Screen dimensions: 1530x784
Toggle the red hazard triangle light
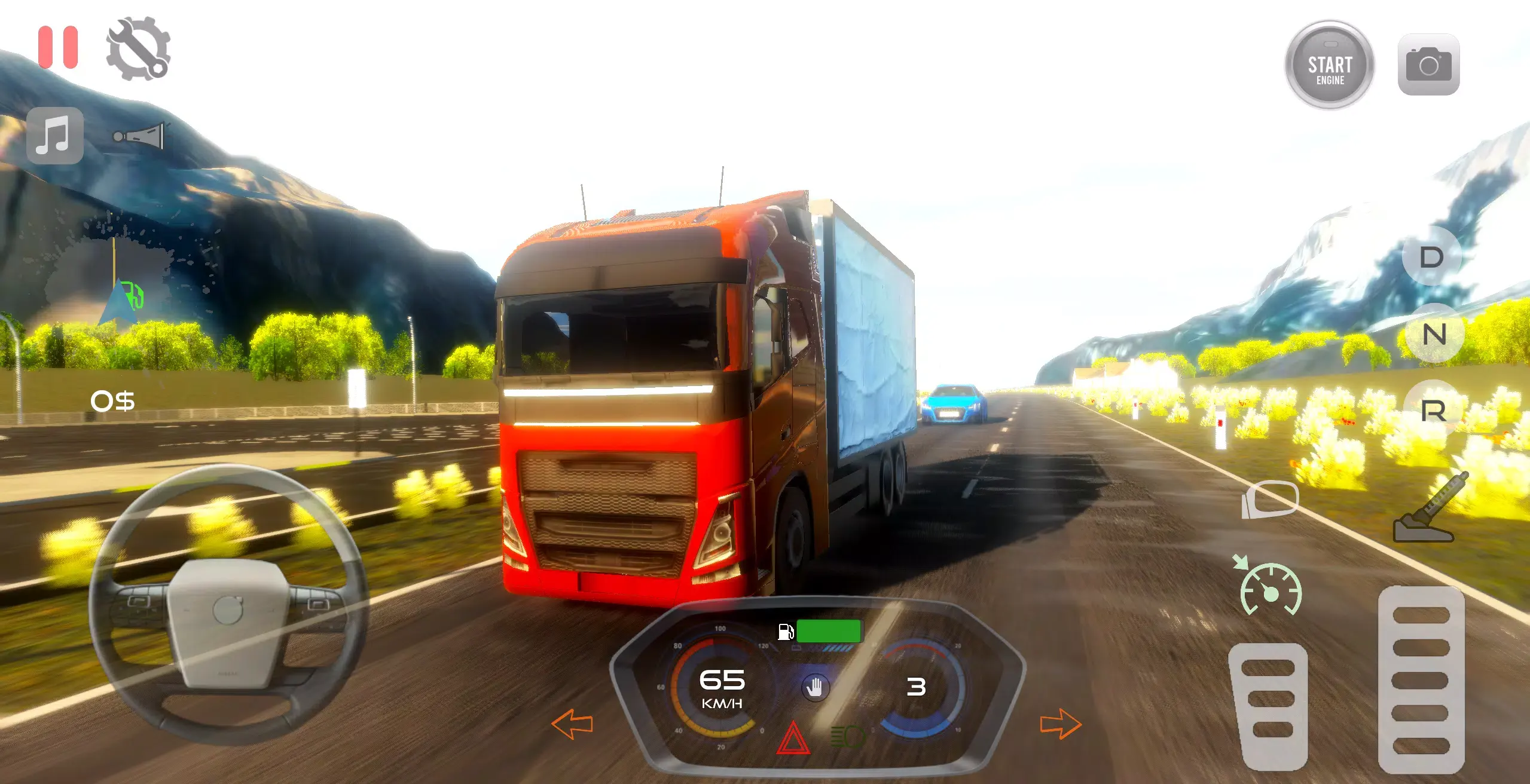793,739
